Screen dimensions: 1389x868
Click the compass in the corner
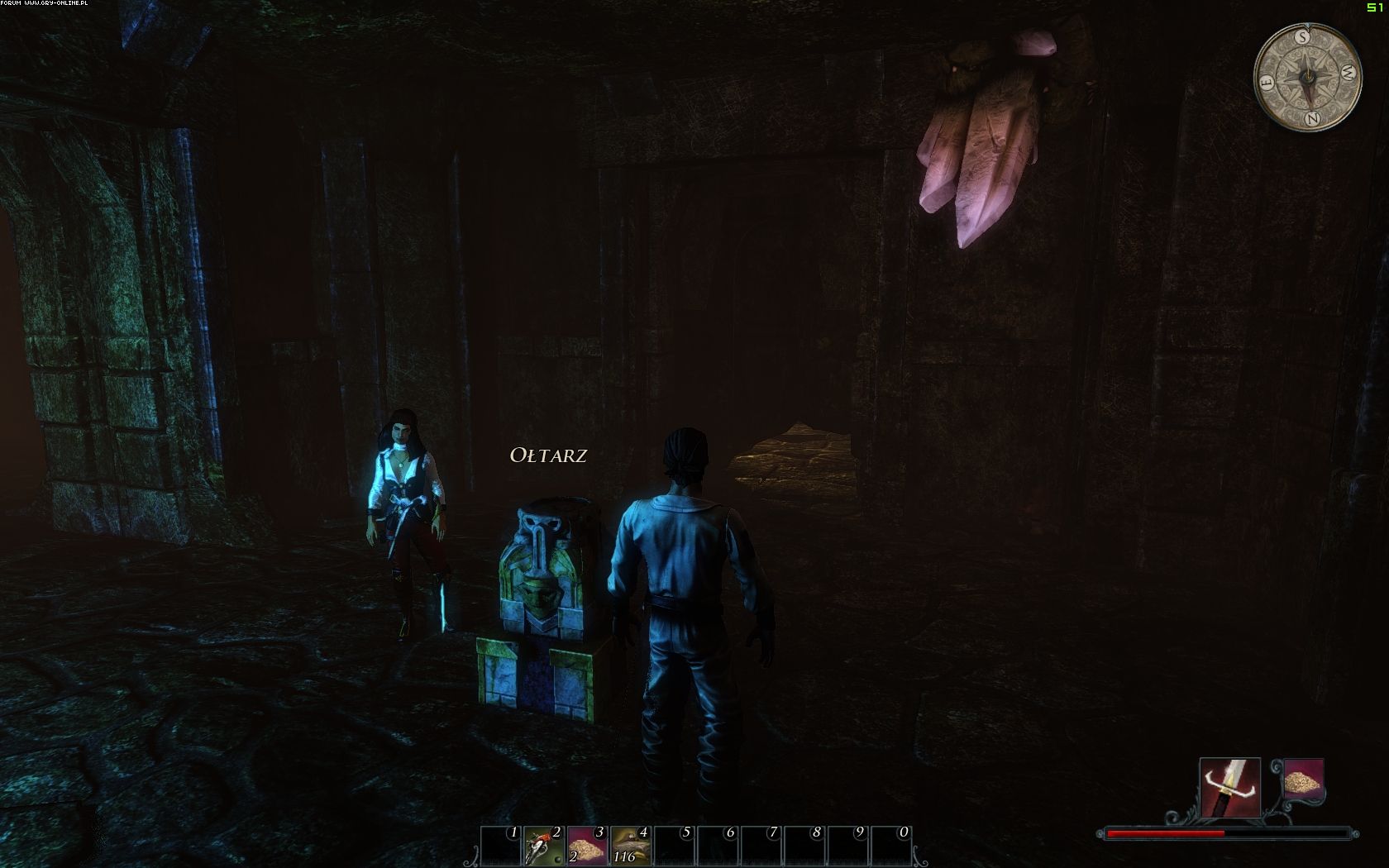(x=1307, y=77)
